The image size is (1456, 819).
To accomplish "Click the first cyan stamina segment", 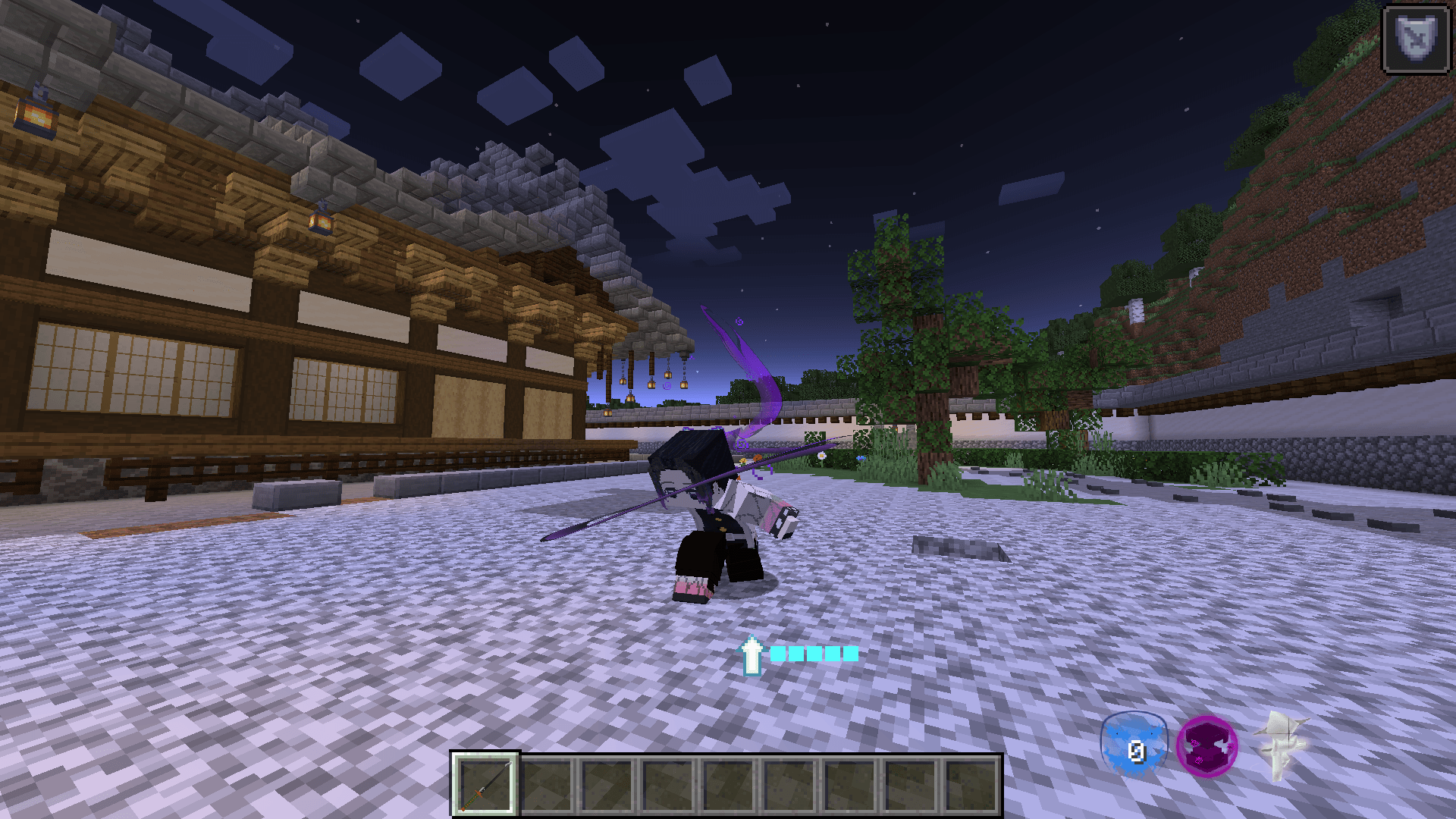I will 778,654.
